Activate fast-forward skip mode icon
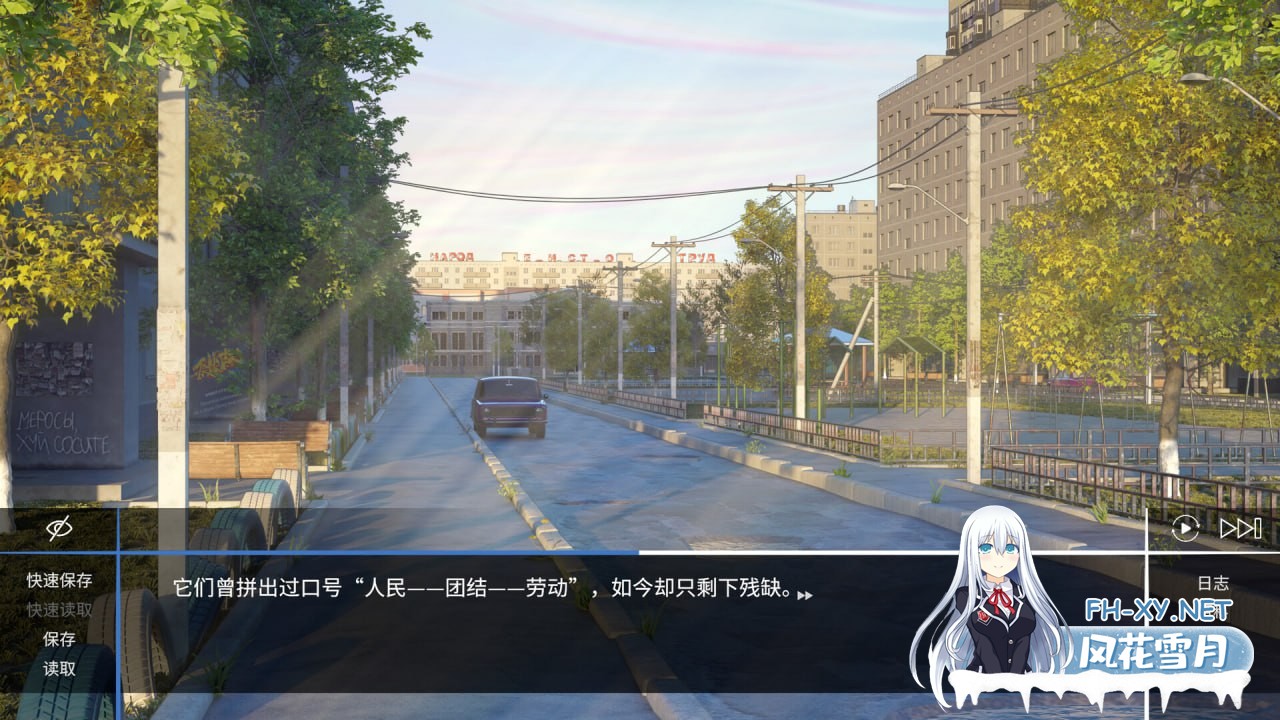The height and width of the screenshot is (720, 1280). (x=1239, y=530)
